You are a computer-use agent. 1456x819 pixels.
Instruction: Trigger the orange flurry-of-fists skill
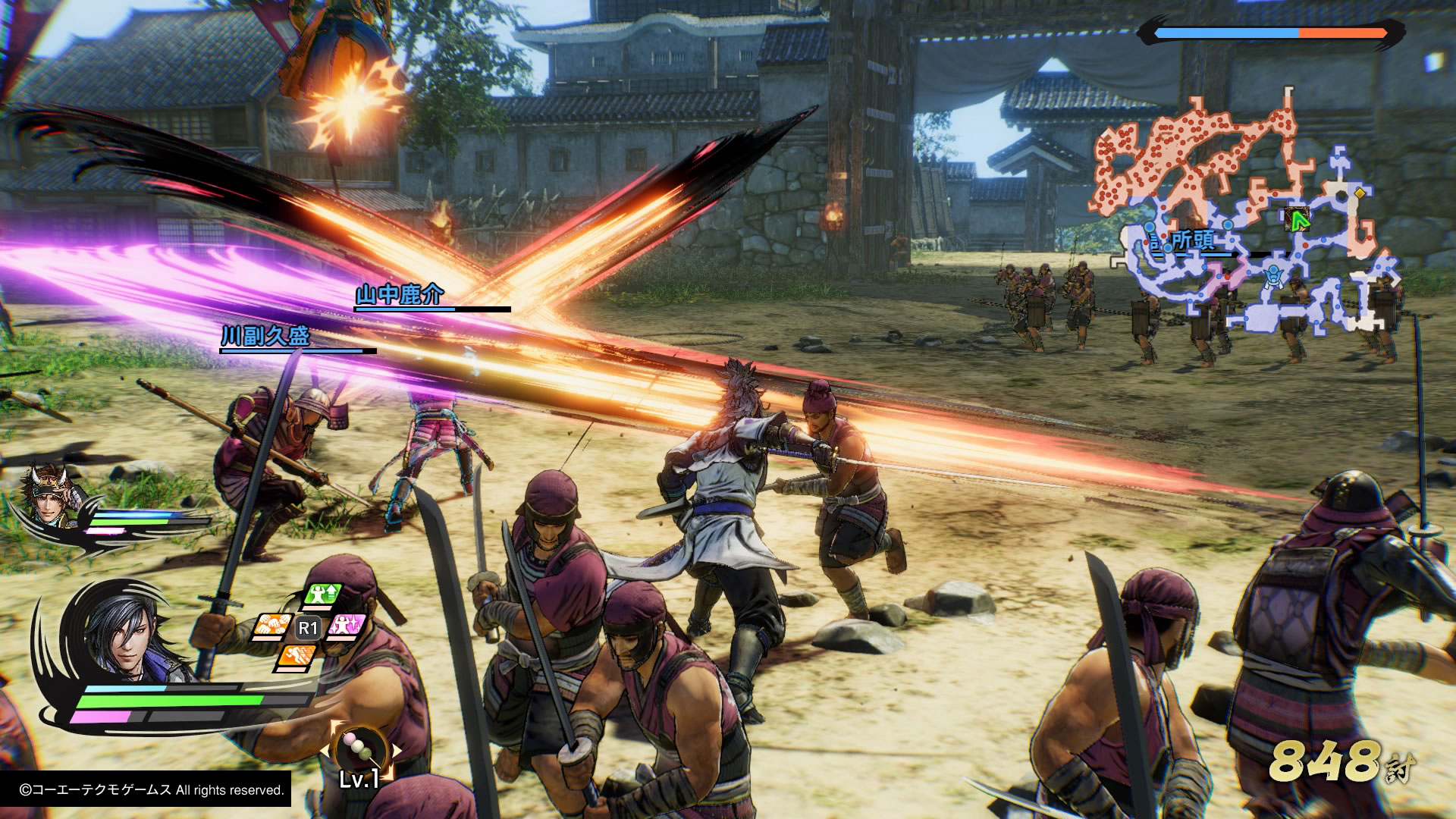tap(272, 626)
